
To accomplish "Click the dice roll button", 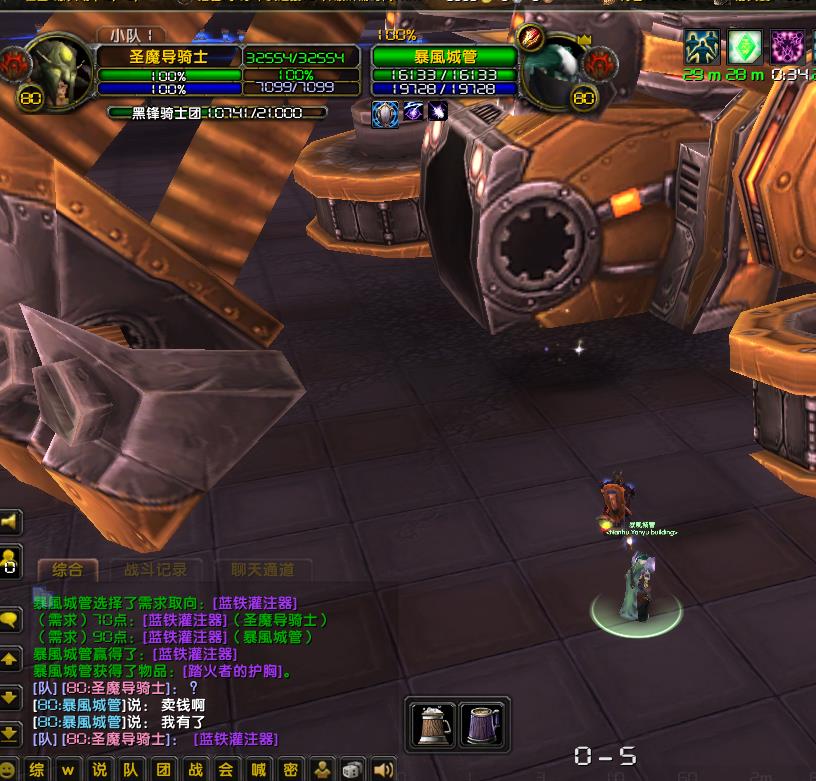I will [x=352, y=769].
